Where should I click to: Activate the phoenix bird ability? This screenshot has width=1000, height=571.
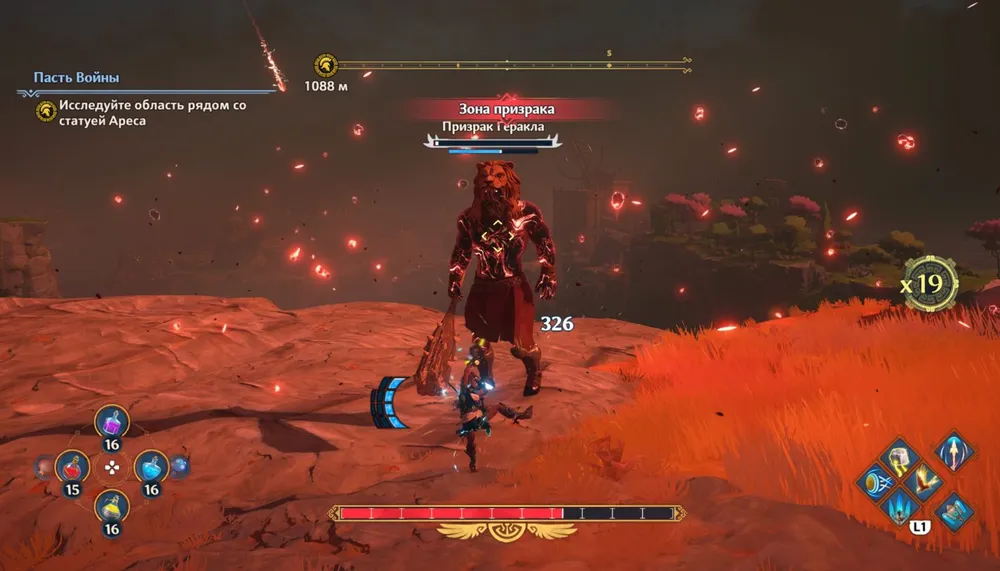pos(923,483)
